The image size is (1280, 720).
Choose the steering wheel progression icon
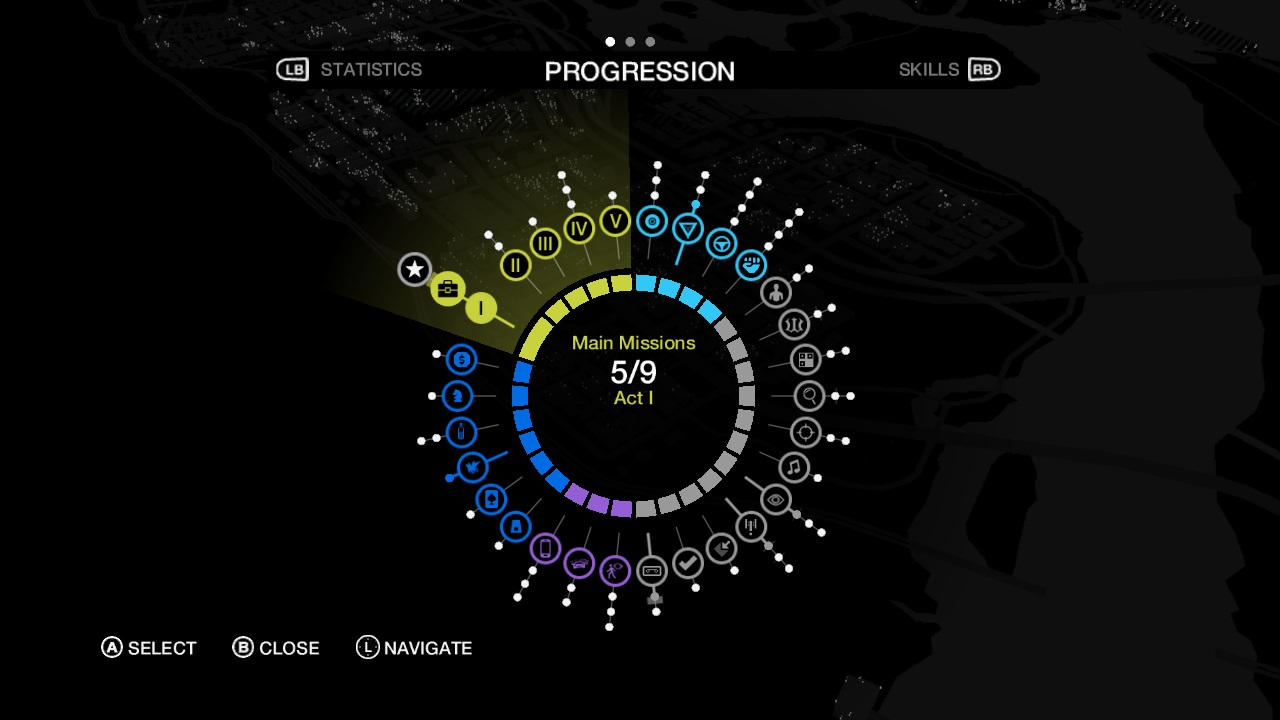[x=721, y=244]
